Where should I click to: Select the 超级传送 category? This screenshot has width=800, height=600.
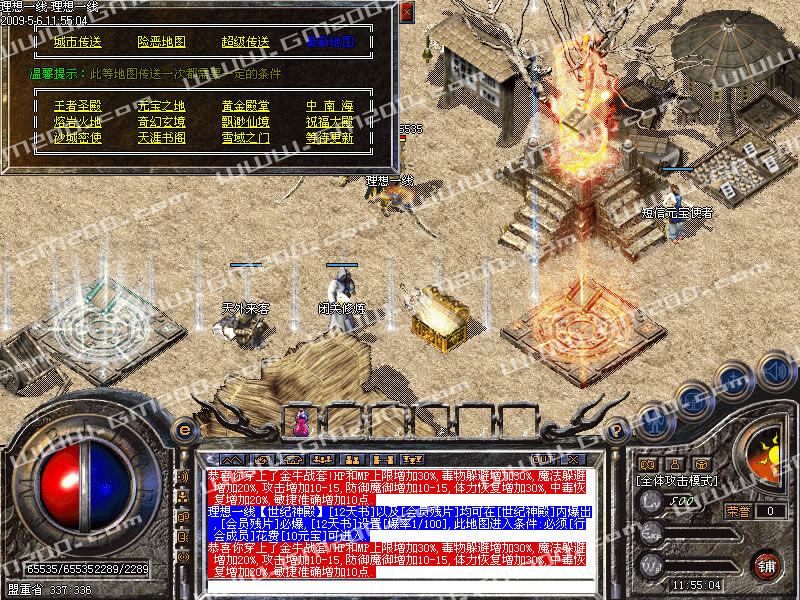coord(245,42)
